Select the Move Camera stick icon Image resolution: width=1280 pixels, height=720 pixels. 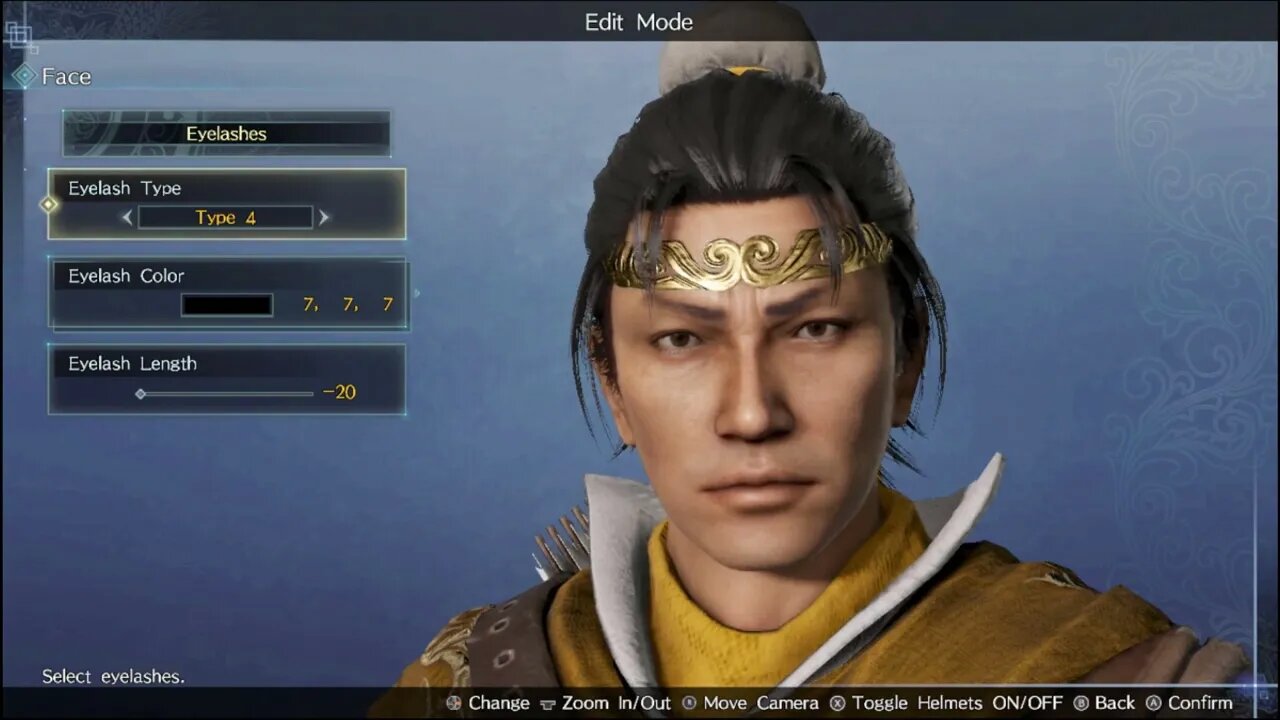click(690, 703)
